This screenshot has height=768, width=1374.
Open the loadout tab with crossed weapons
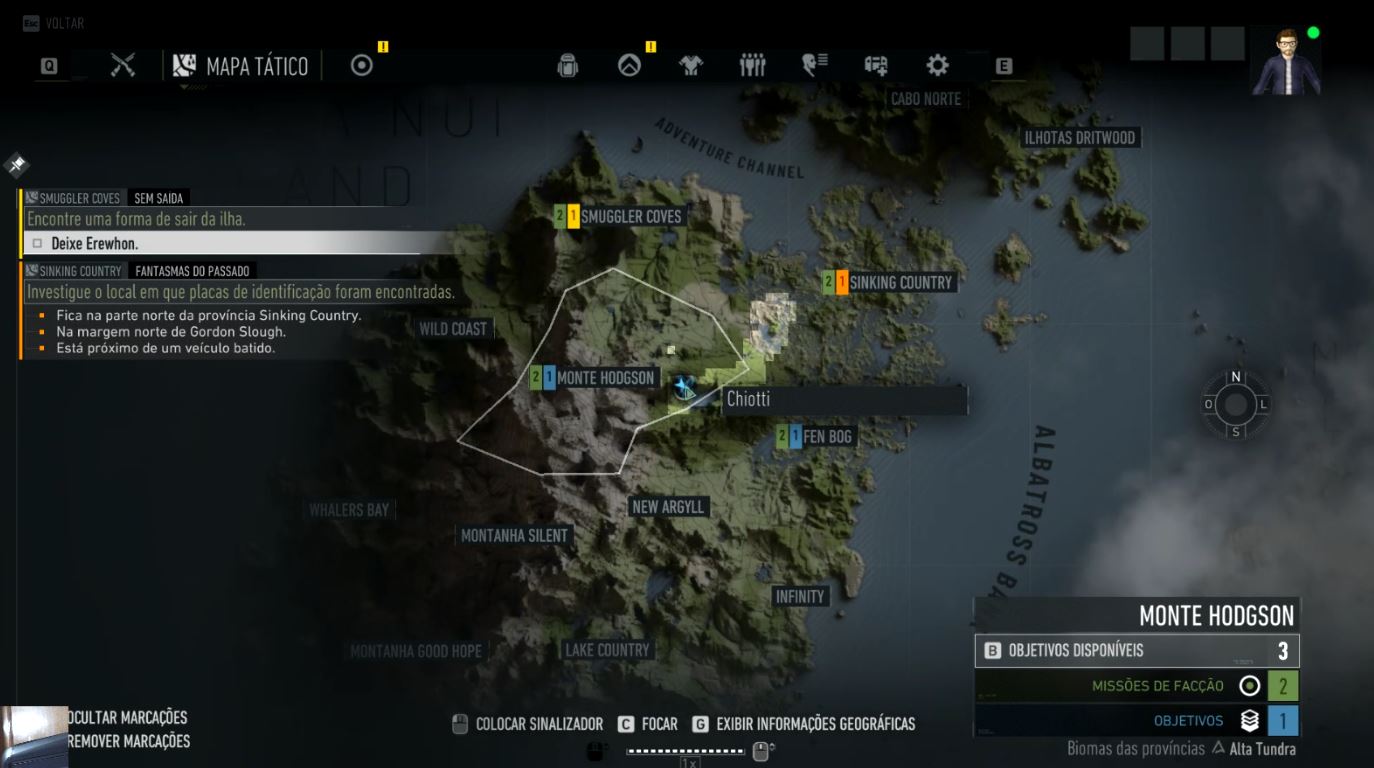(123, 66)
